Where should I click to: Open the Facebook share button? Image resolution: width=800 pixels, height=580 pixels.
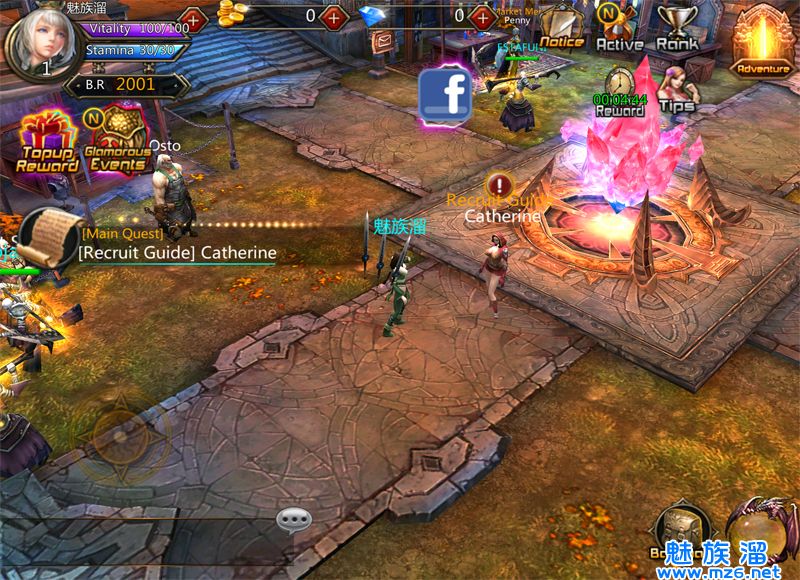[446, 95]
